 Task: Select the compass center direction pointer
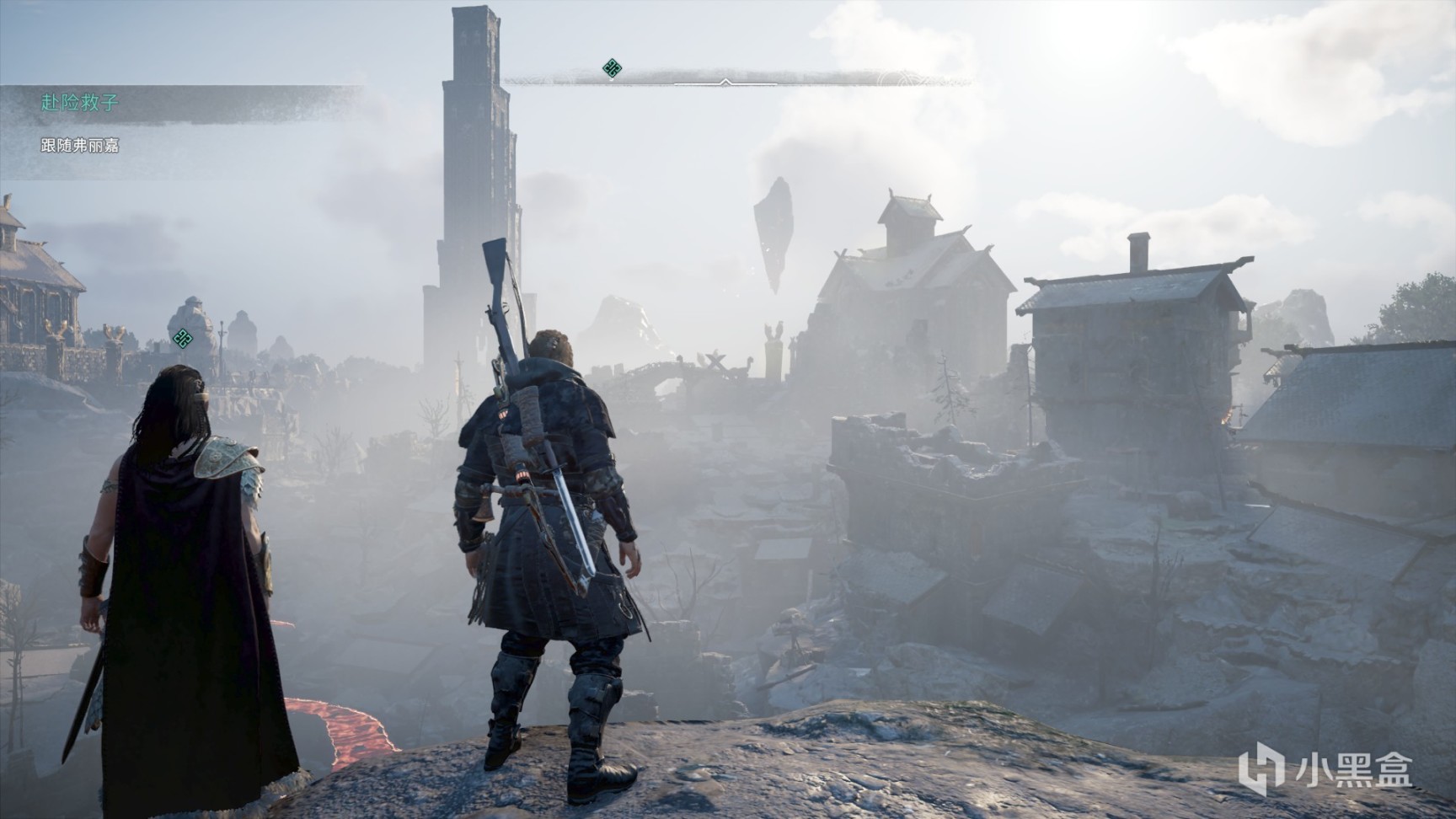(725, 82)
